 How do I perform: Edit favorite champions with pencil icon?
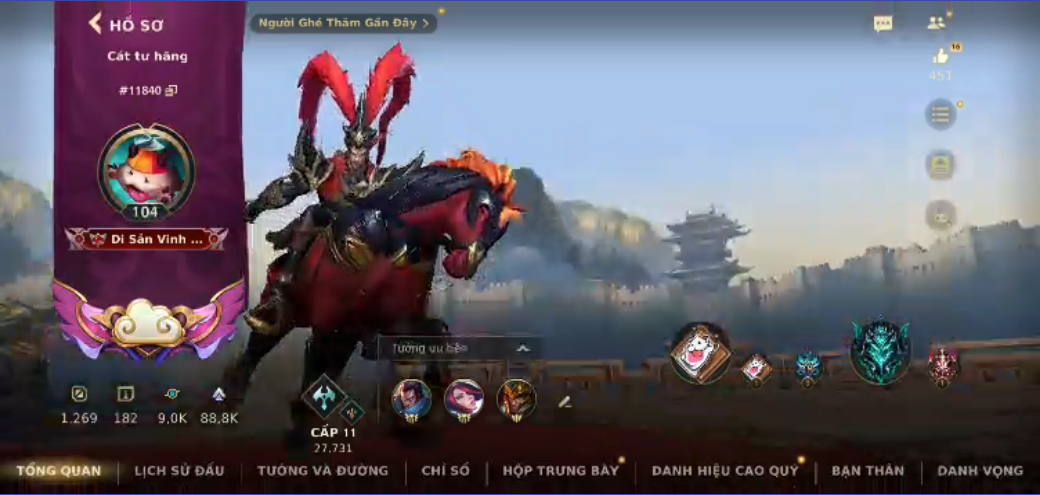tap(564, 402)
